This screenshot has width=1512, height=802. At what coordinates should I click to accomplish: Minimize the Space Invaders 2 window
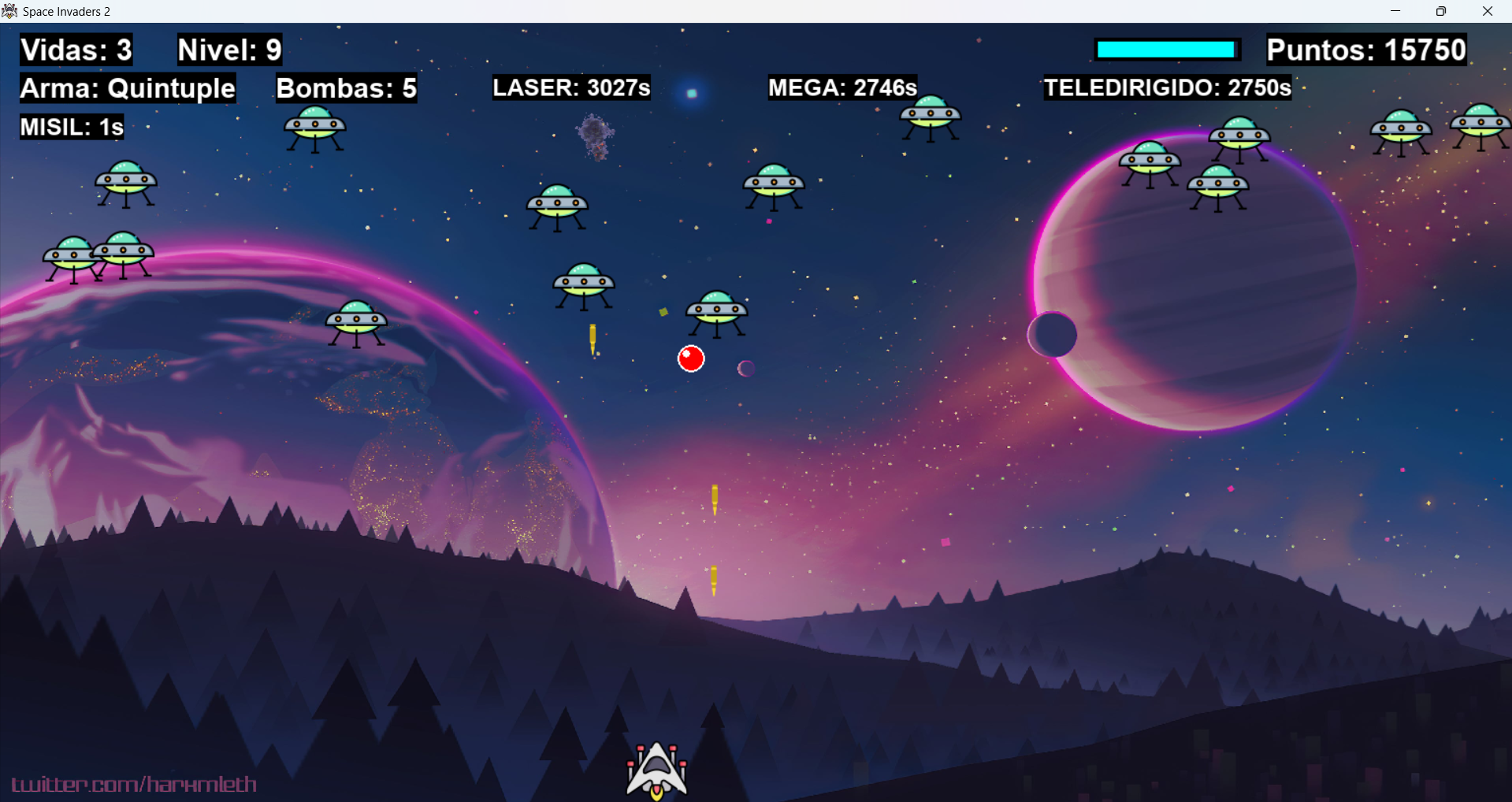[x=1395, y=11]
